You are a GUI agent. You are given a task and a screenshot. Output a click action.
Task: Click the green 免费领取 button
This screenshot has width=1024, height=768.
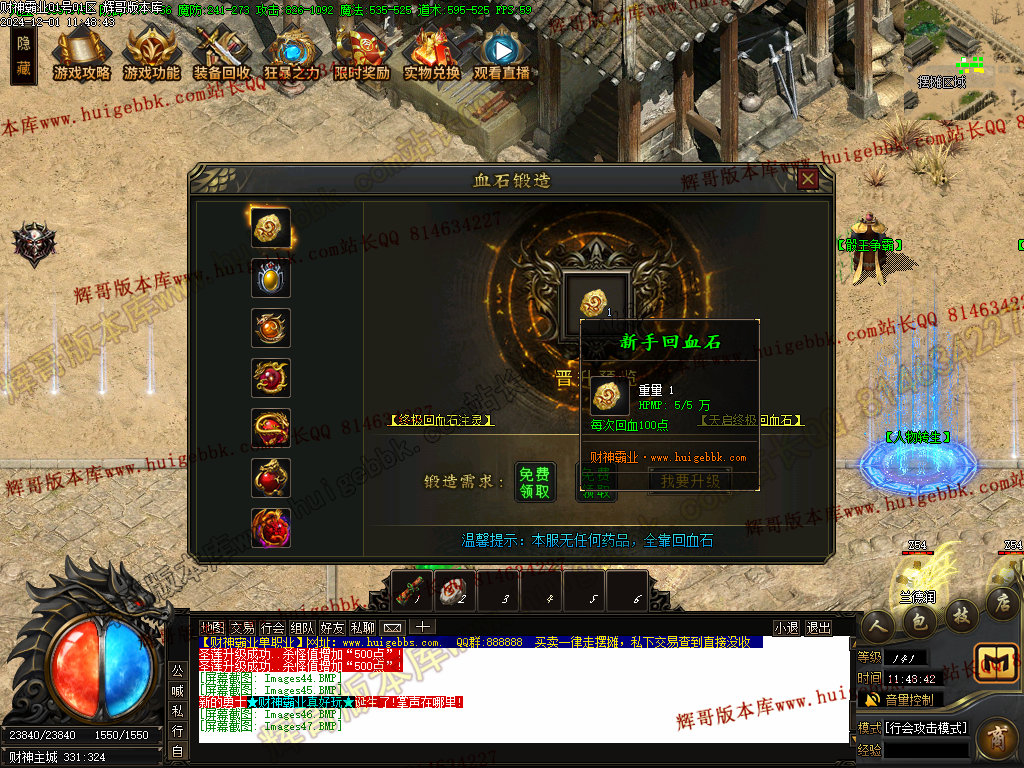(x=535, y=481)
